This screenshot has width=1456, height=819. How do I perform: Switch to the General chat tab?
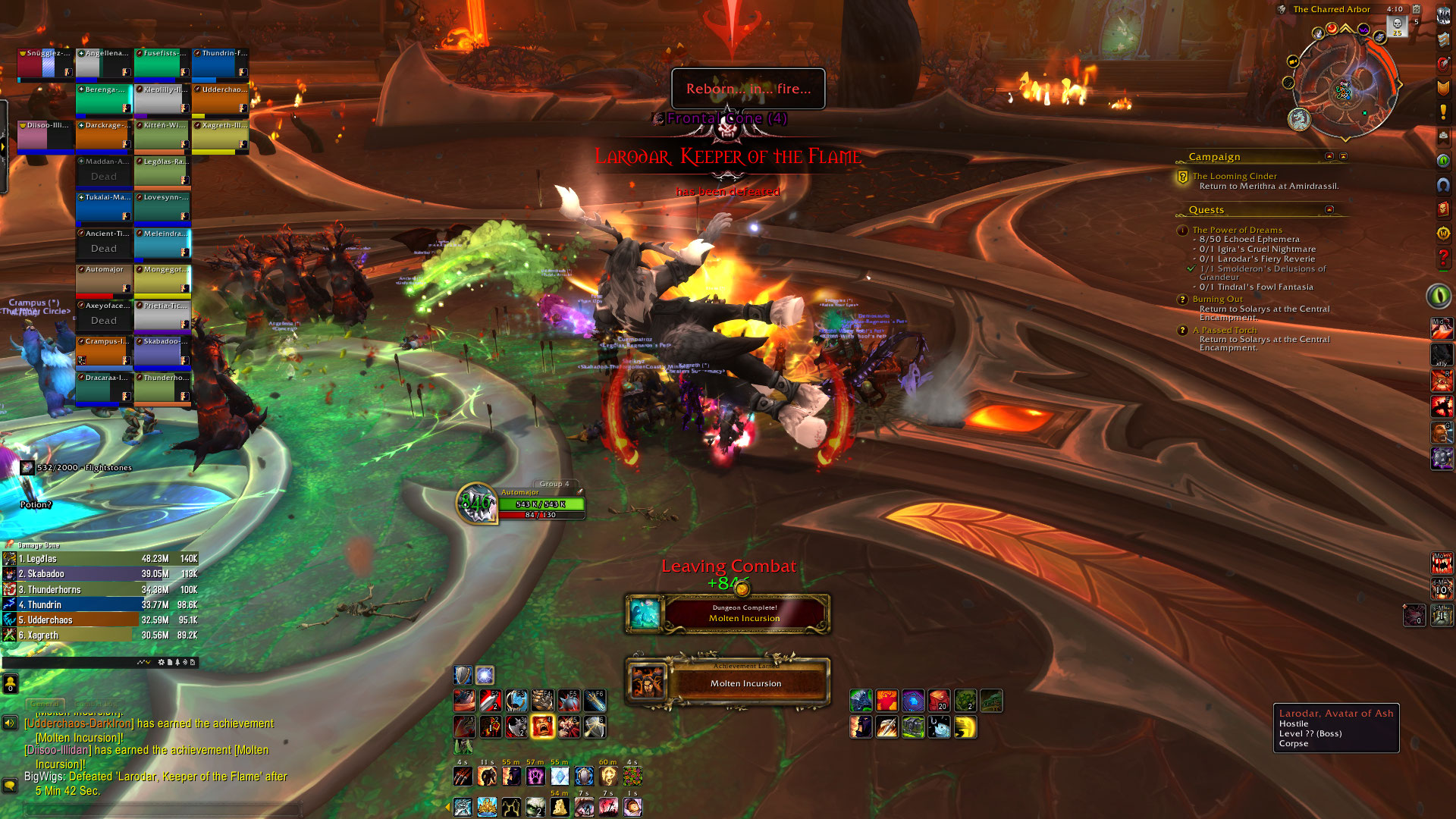[x=45, y=704]
